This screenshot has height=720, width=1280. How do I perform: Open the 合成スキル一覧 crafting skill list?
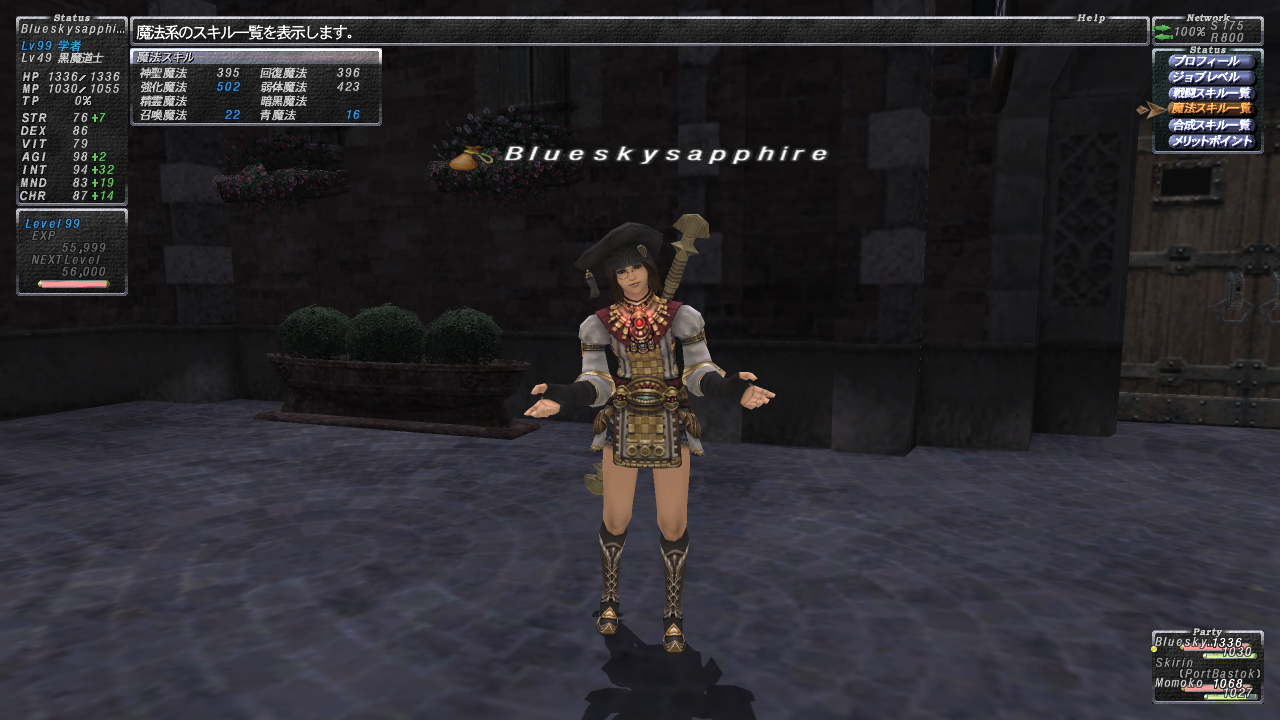[1210, 125]
